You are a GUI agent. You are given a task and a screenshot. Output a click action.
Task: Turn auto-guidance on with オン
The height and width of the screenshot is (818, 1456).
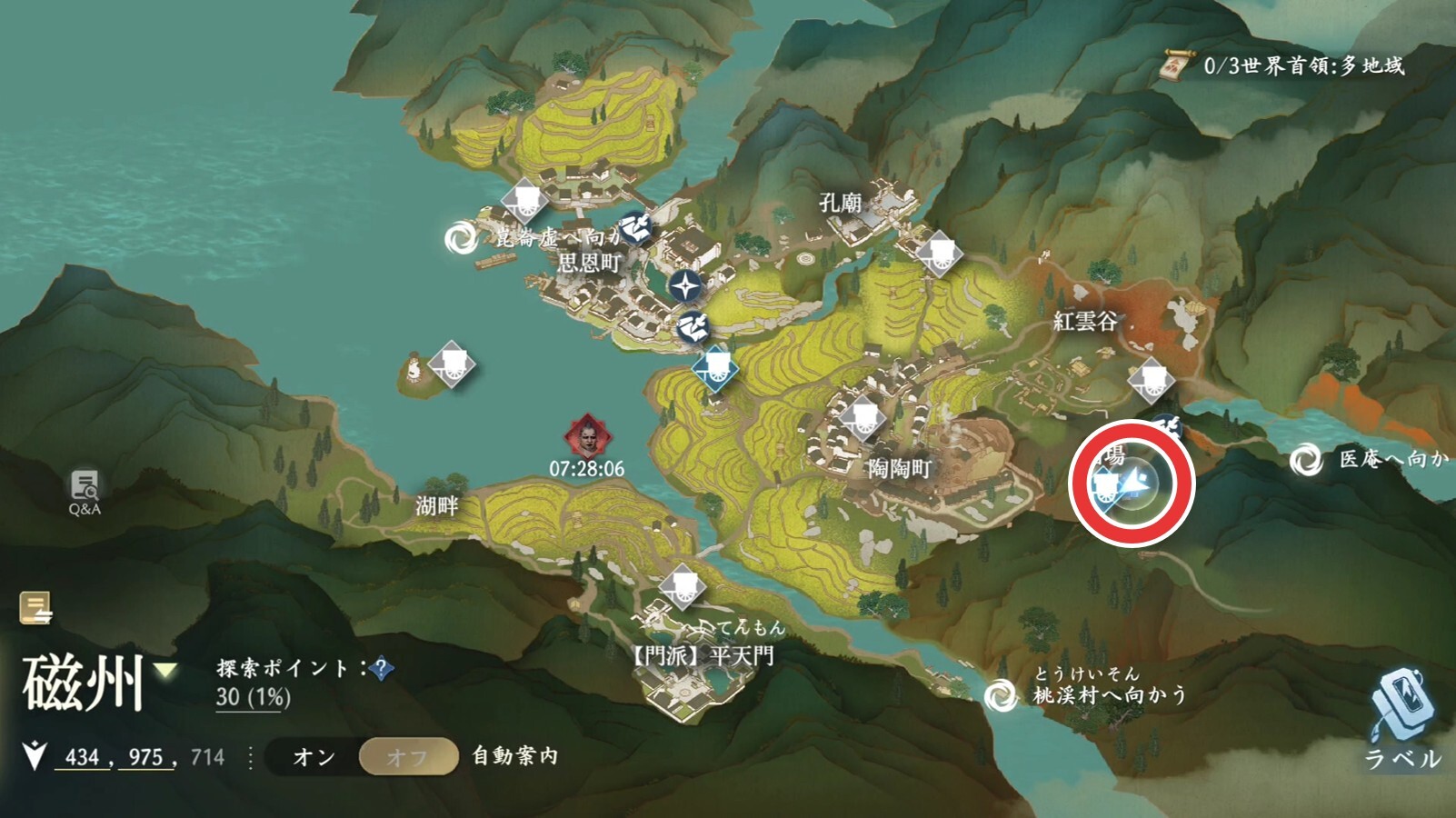pos(314,757)
